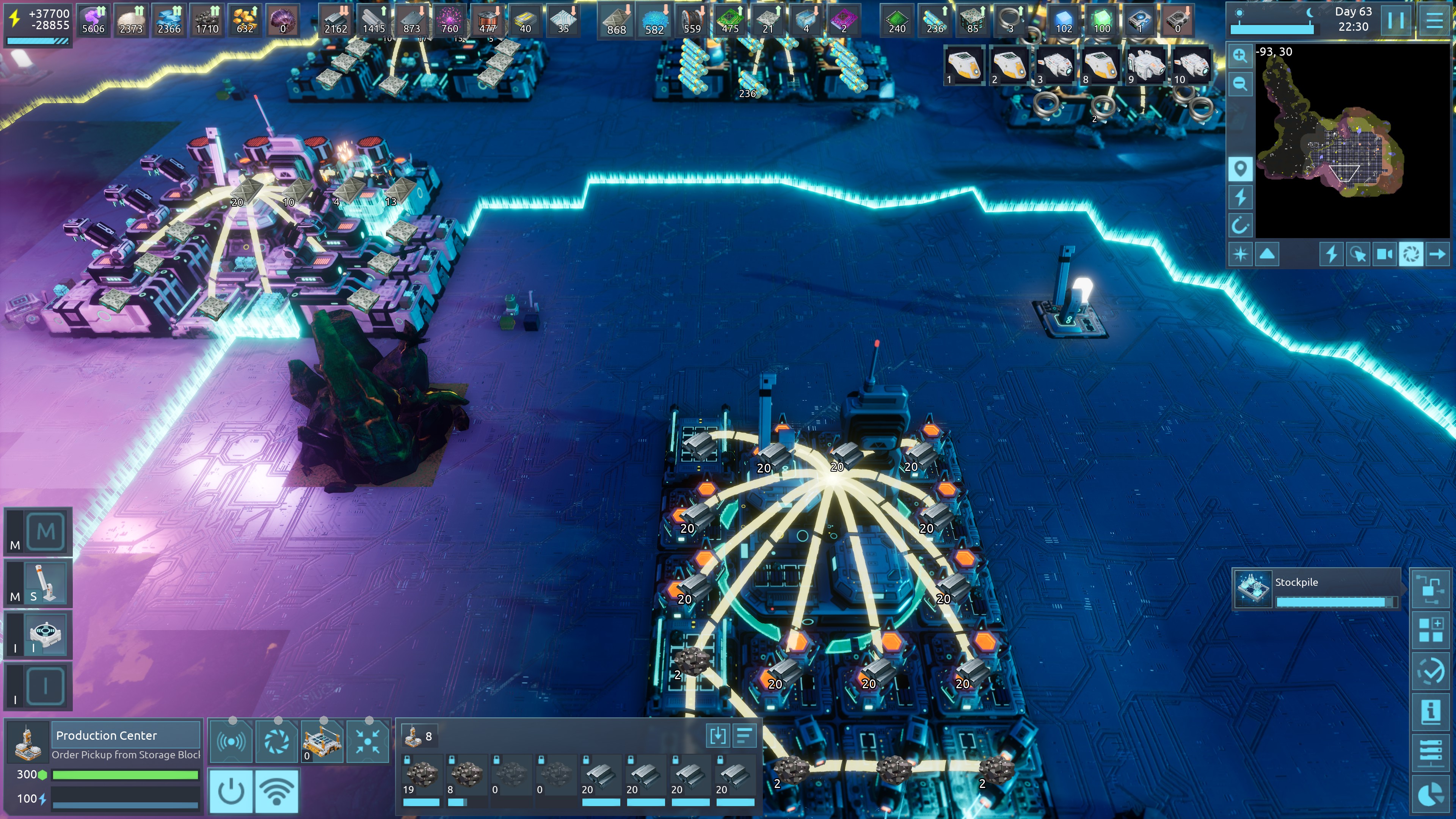The width and height of the screenshot is (1456, 819).
Task: Toggle the map pin marker filter
Action: point(1240,168)
